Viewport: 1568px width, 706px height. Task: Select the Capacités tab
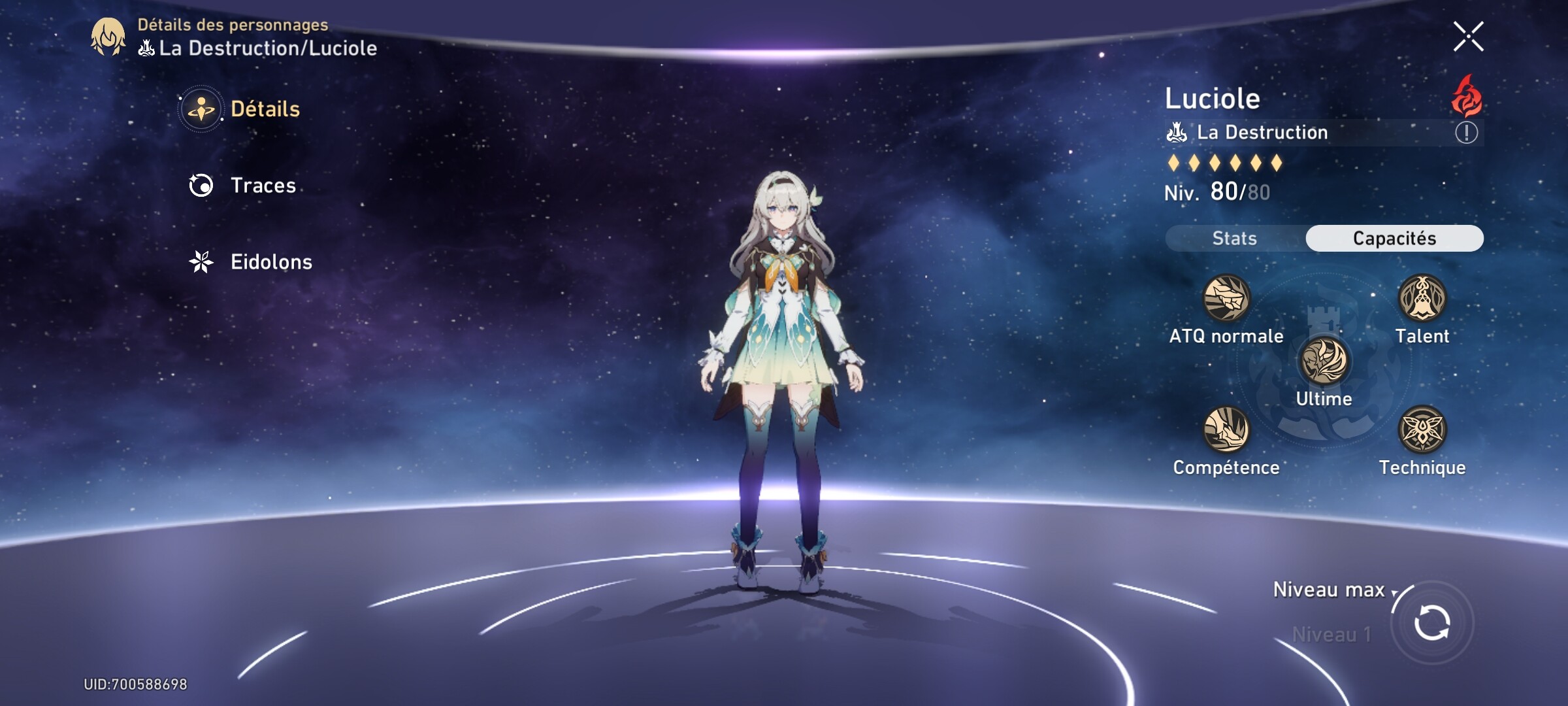[1394, 238]
